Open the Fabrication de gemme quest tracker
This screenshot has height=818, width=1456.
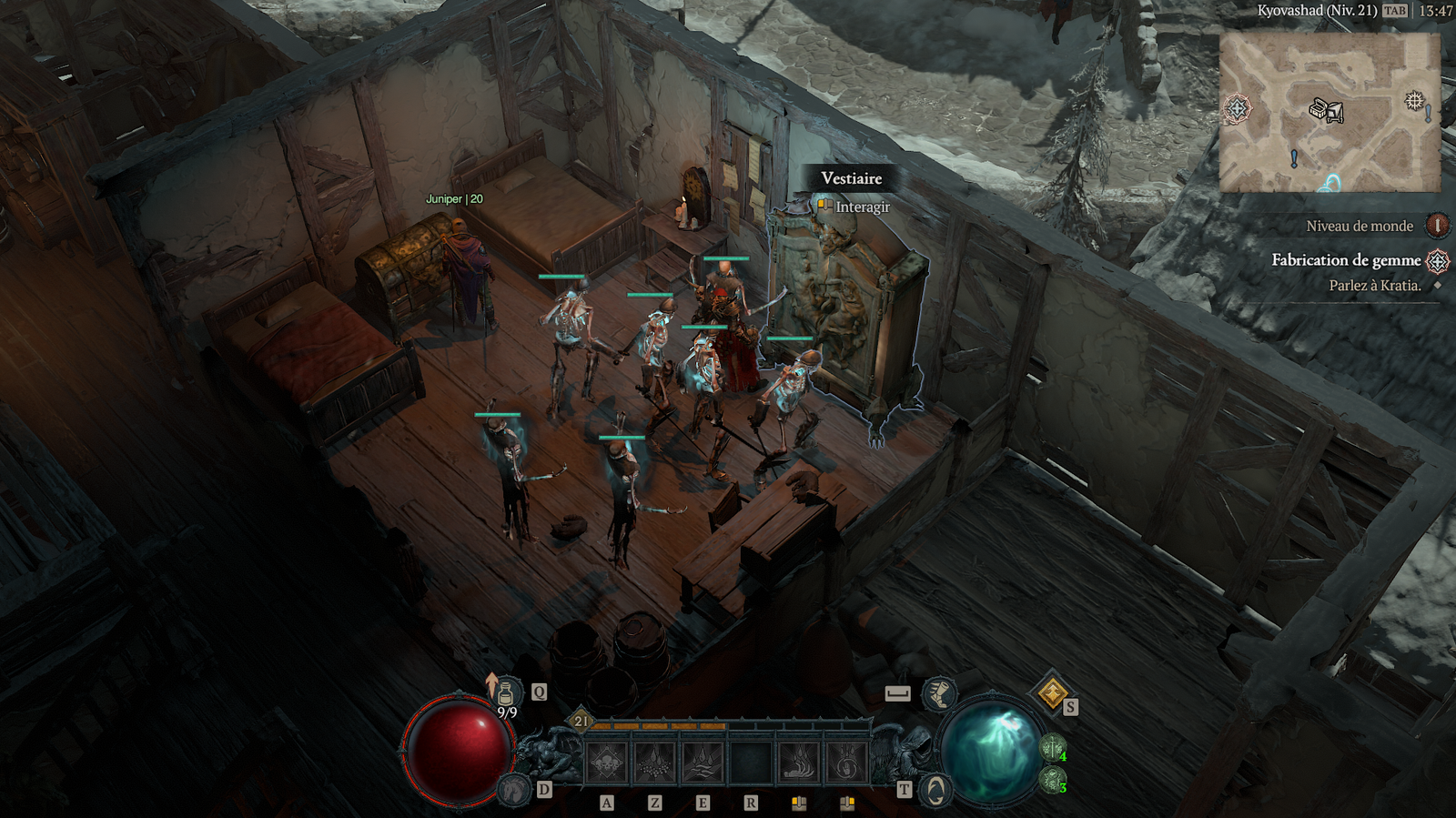[1346, 260]
